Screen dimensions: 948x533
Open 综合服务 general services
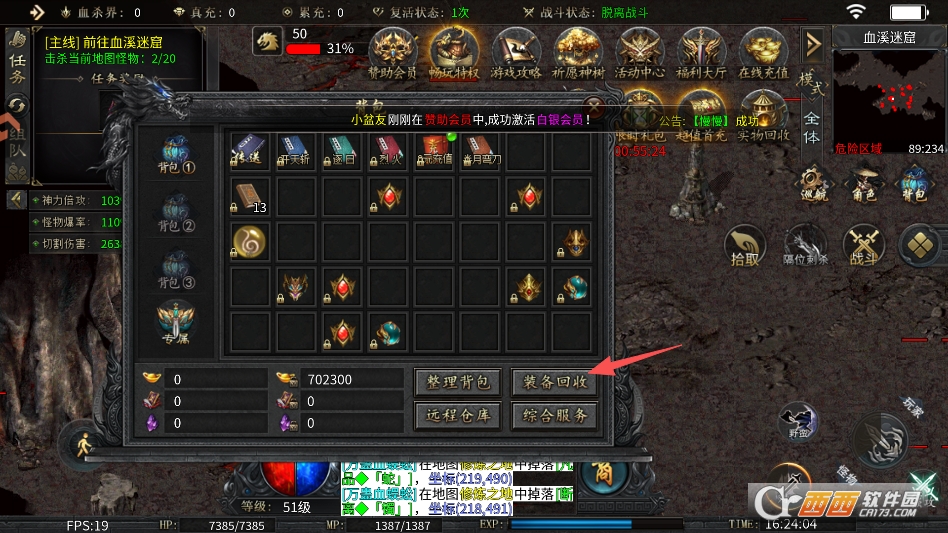tap(554, 414)
